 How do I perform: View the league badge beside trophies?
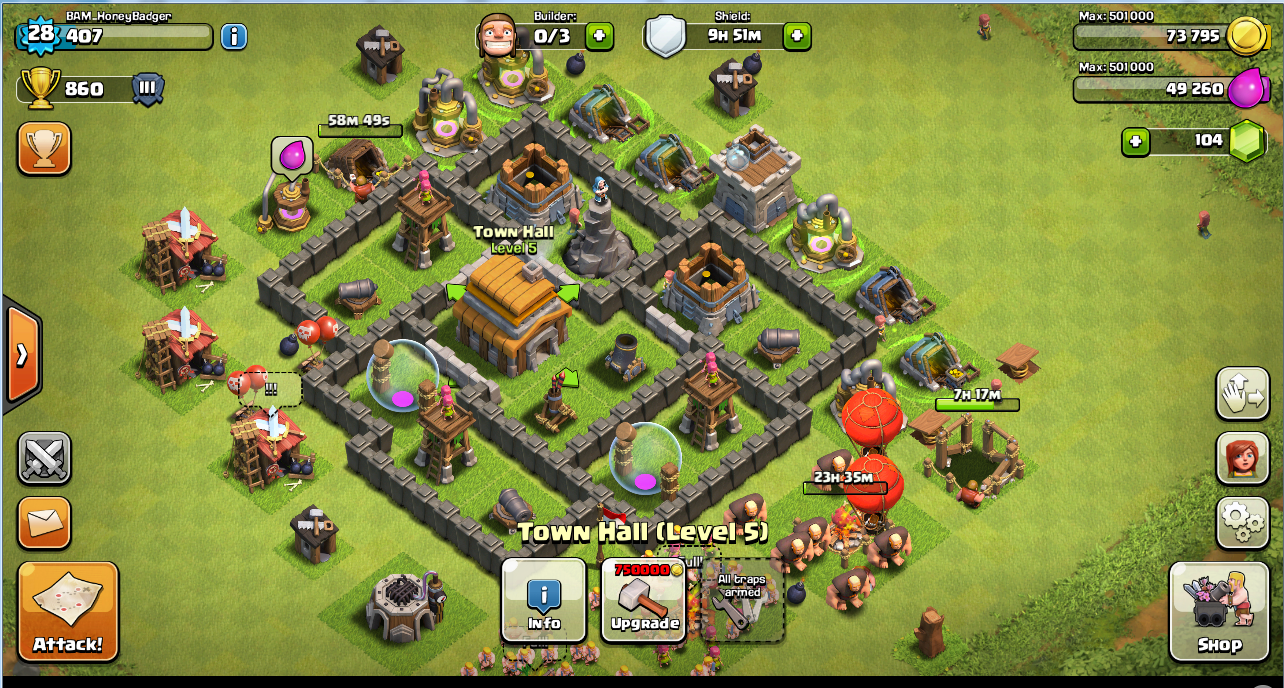148,88
